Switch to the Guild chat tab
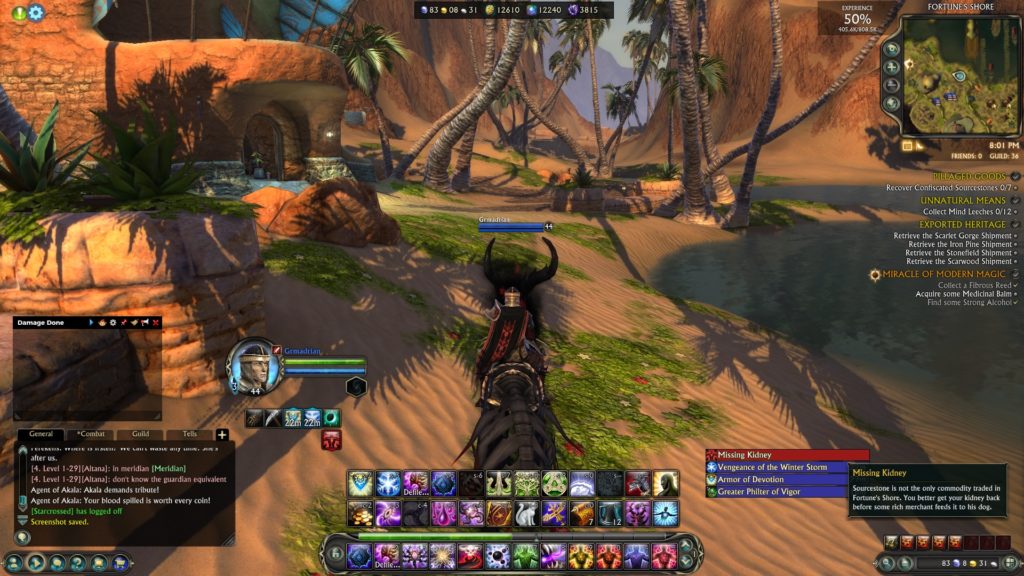The width and height of the screenshot is (1024, 576). point(140,435)
